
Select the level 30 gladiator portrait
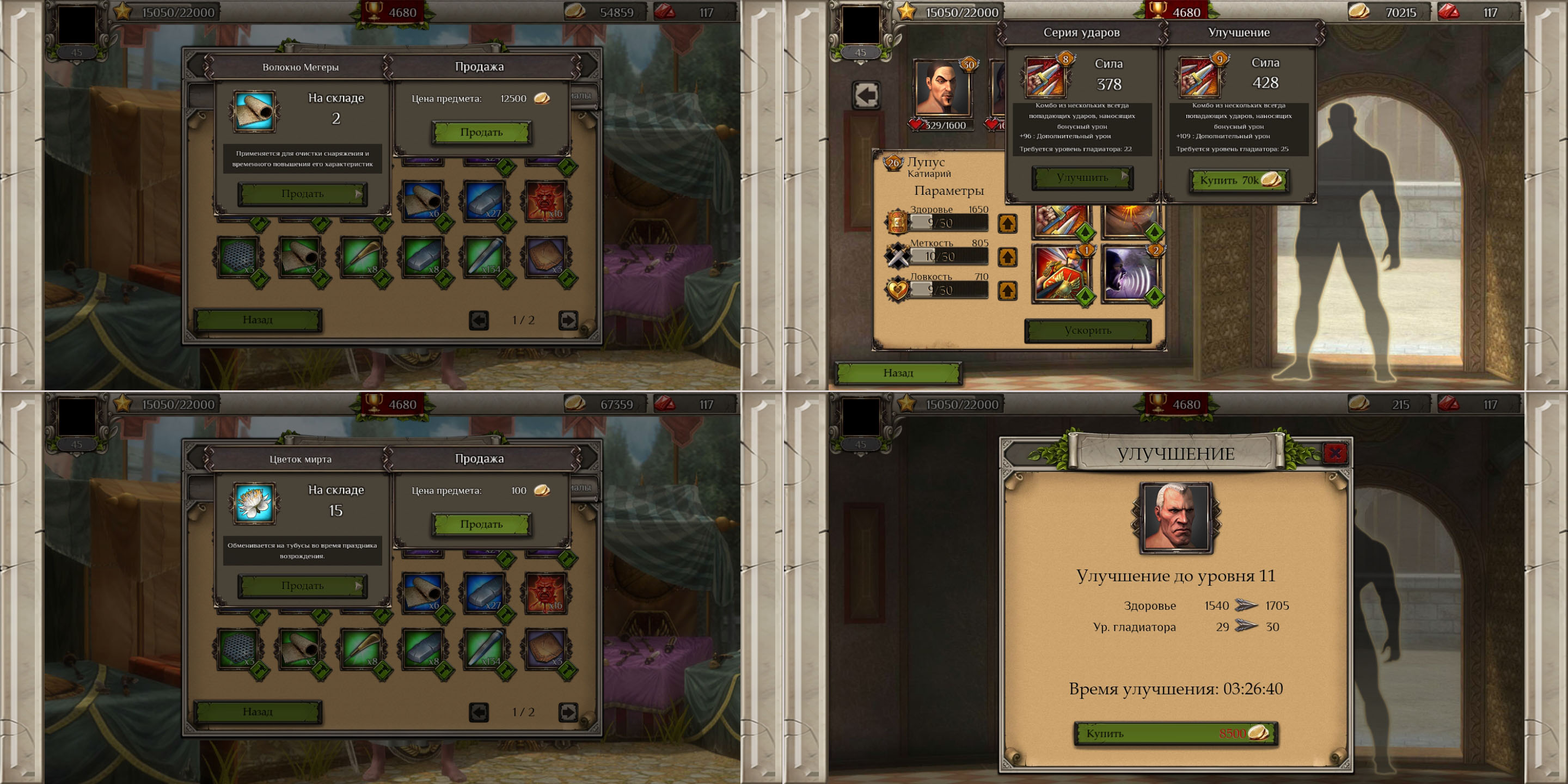pos(942,88)
